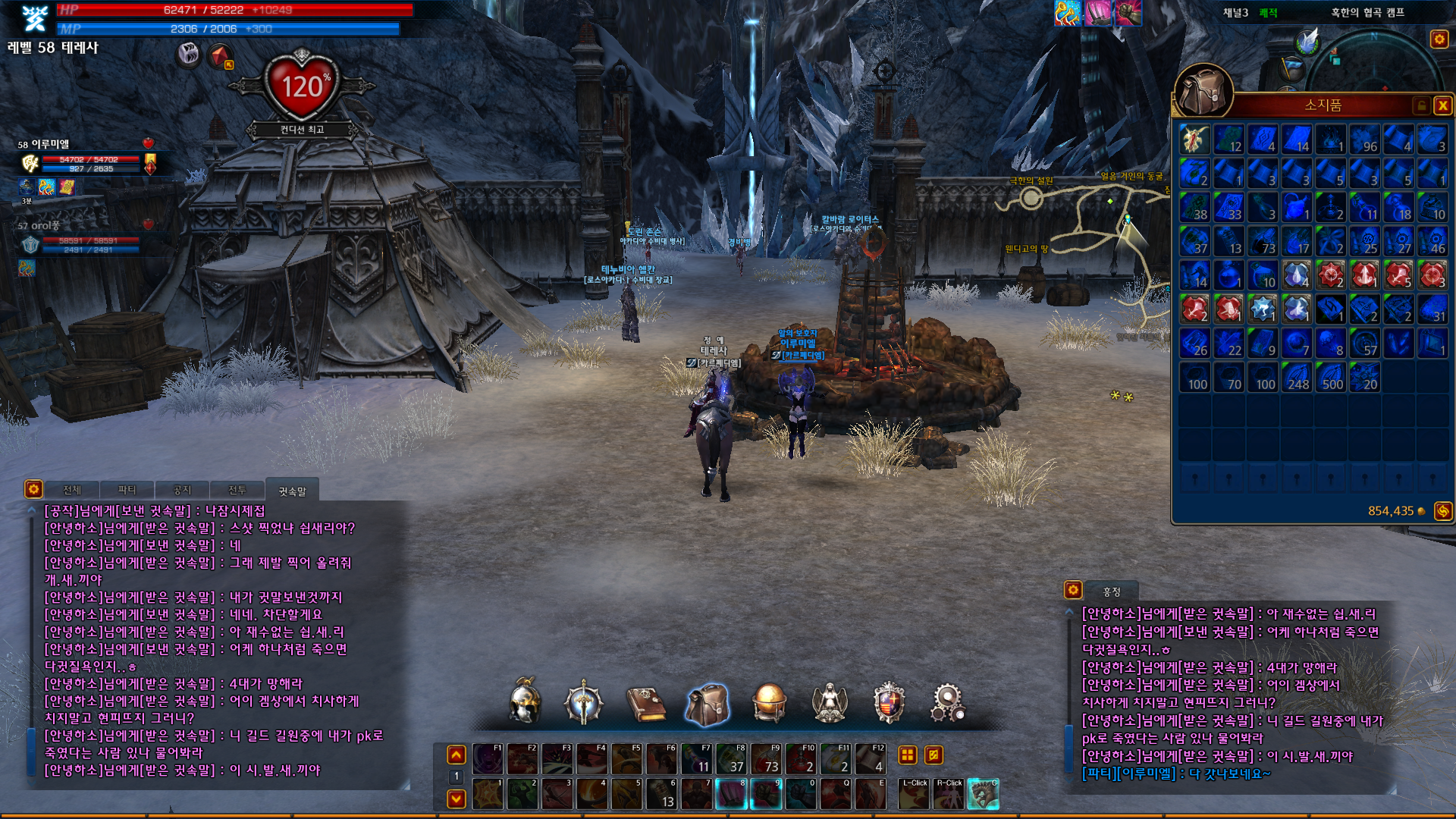Viewport: 1456px width, 819px height.
Task: Close the 소지품 inventory window
Action: [x=1442, y=105]
